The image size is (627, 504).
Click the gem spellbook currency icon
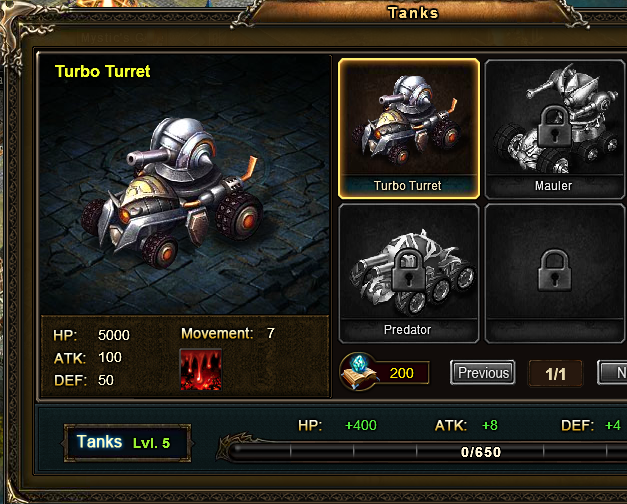[x=357, y=371]
